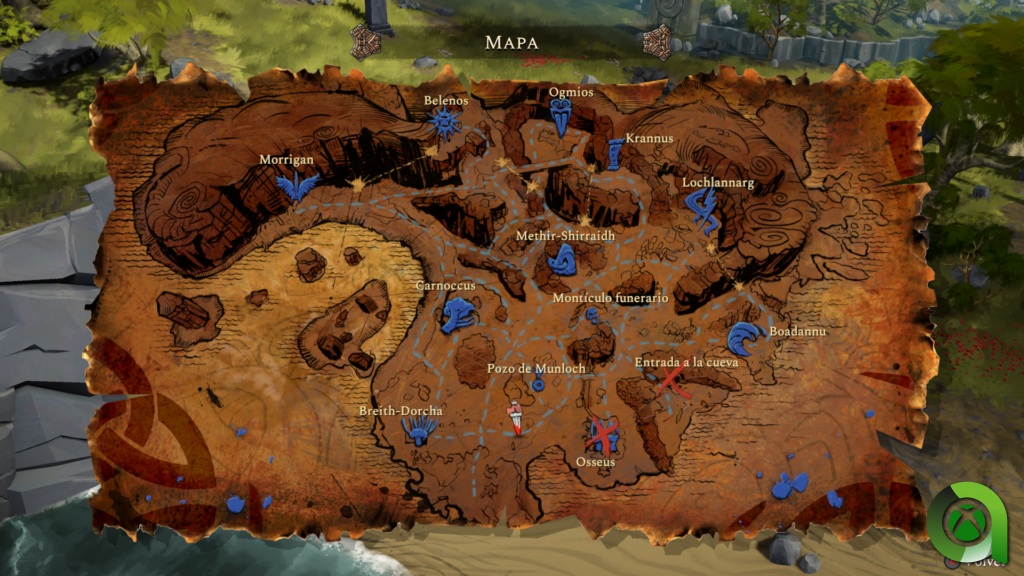Pick the Lochlannarg map marker
This screenshot has width=1024, height=576.
702,210
